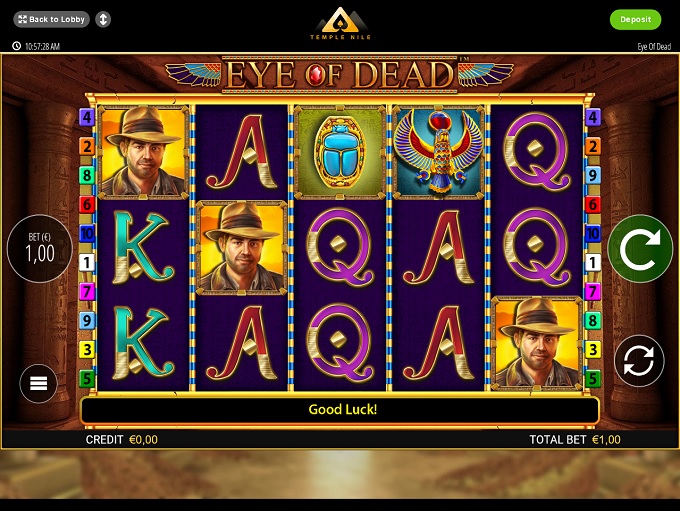
Task: Spin the reels with the green button
Action: 640,249
